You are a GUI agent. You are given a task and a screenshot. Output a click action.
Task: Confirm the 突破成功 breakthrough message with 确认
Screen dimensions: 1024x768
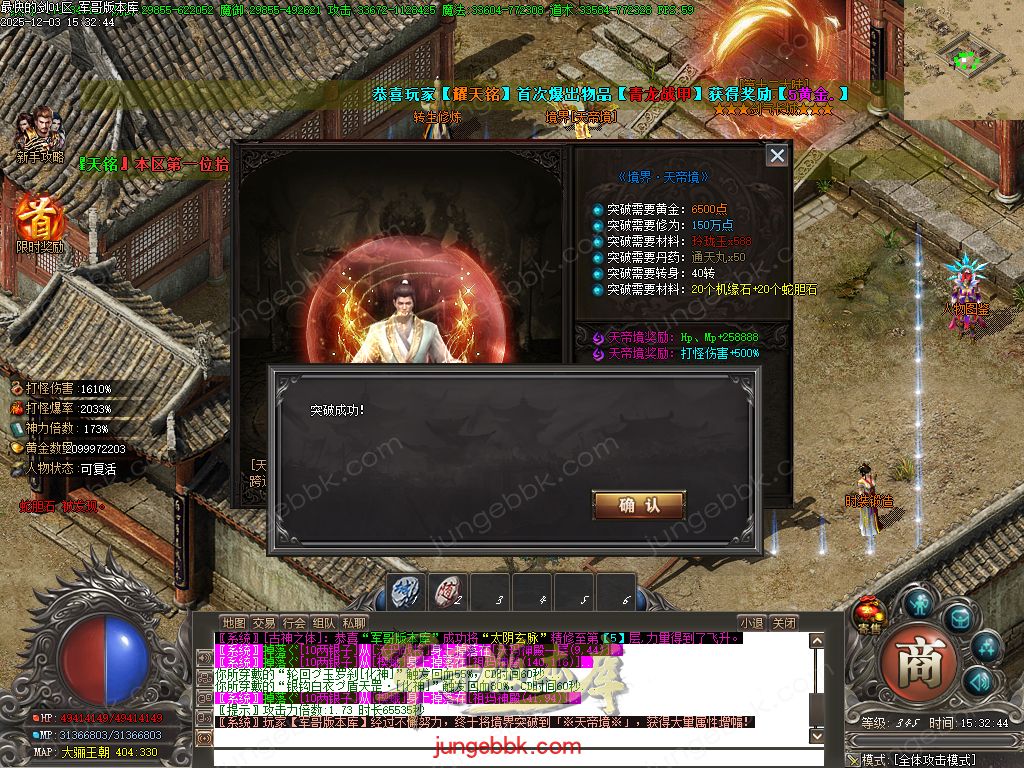click(x=638, y=505)
